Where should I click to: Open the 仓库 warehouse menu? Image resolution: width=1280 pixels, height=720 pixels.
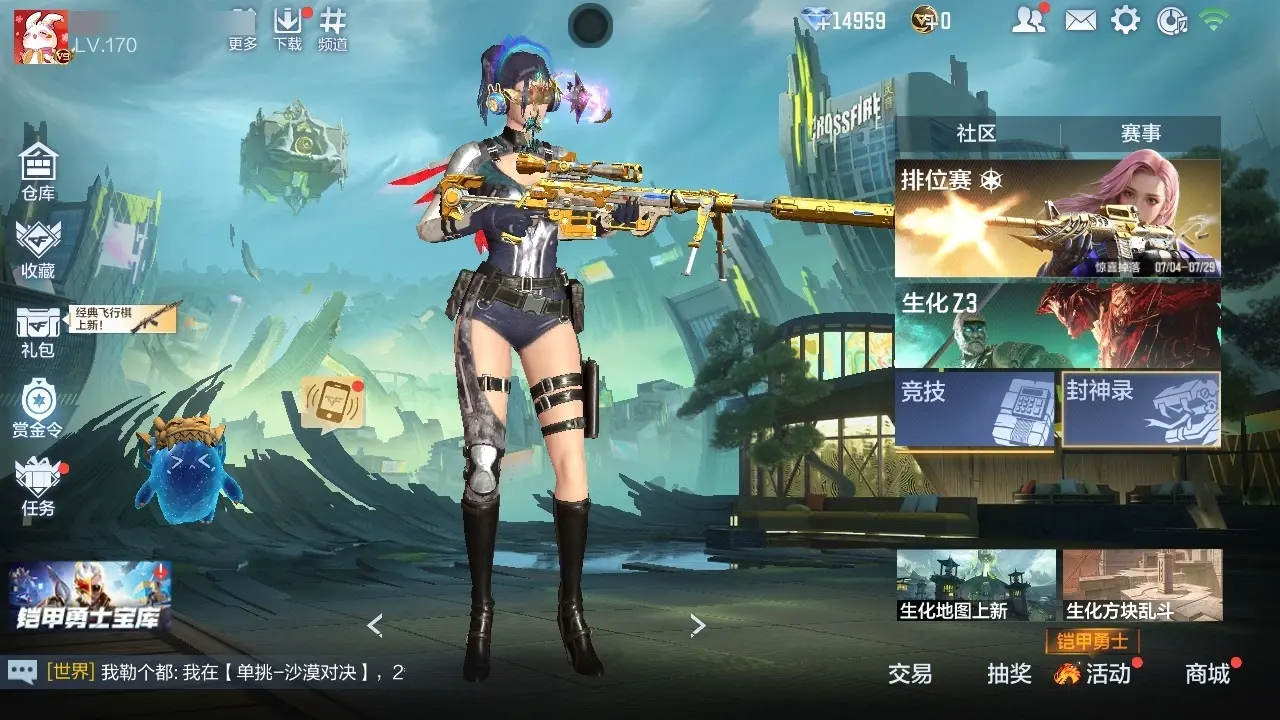38,170
